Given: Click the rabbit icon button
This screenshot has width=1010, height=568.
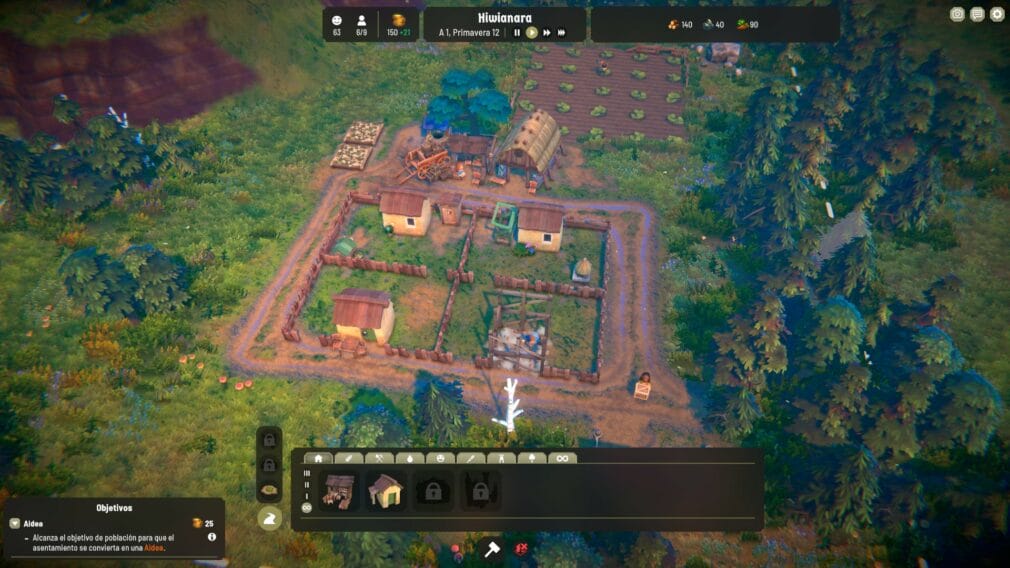Looking at the screenshot, I should pos(269,517).
